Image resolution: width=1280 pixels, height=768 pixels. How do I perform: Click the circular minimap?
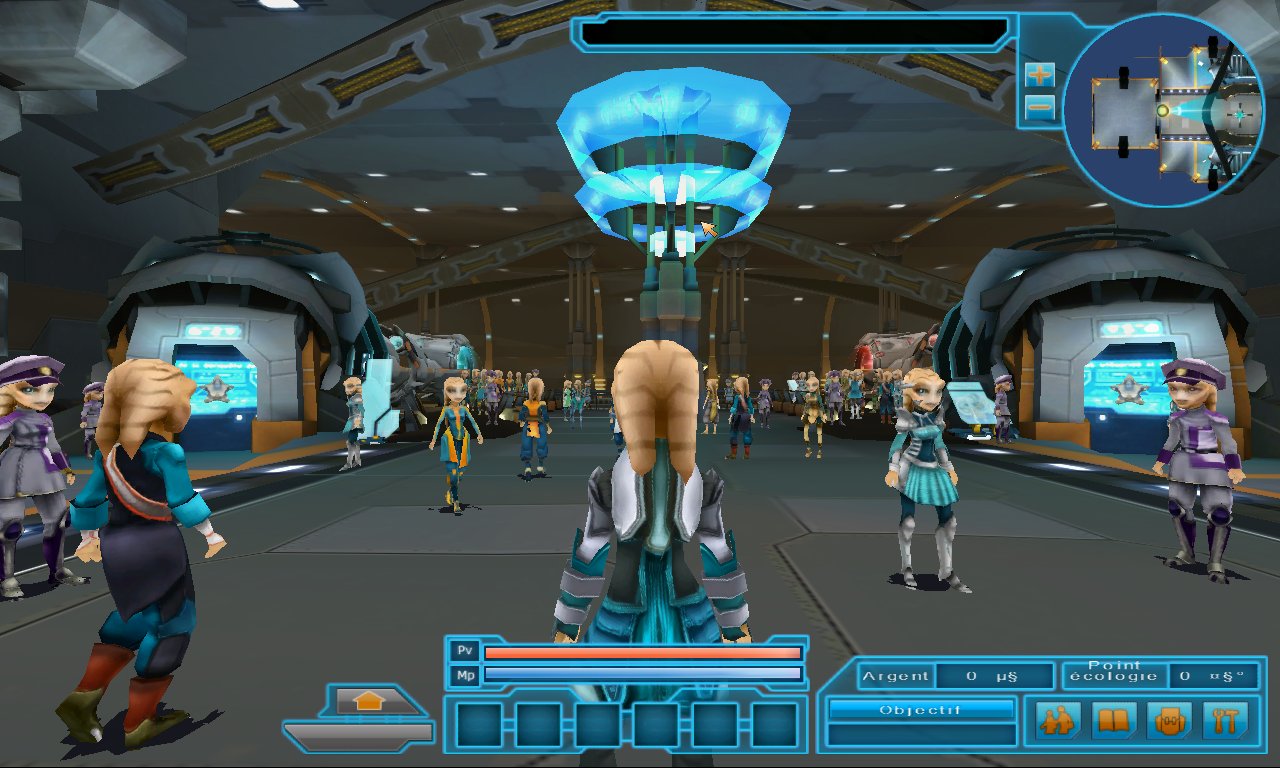(1163, 110)
